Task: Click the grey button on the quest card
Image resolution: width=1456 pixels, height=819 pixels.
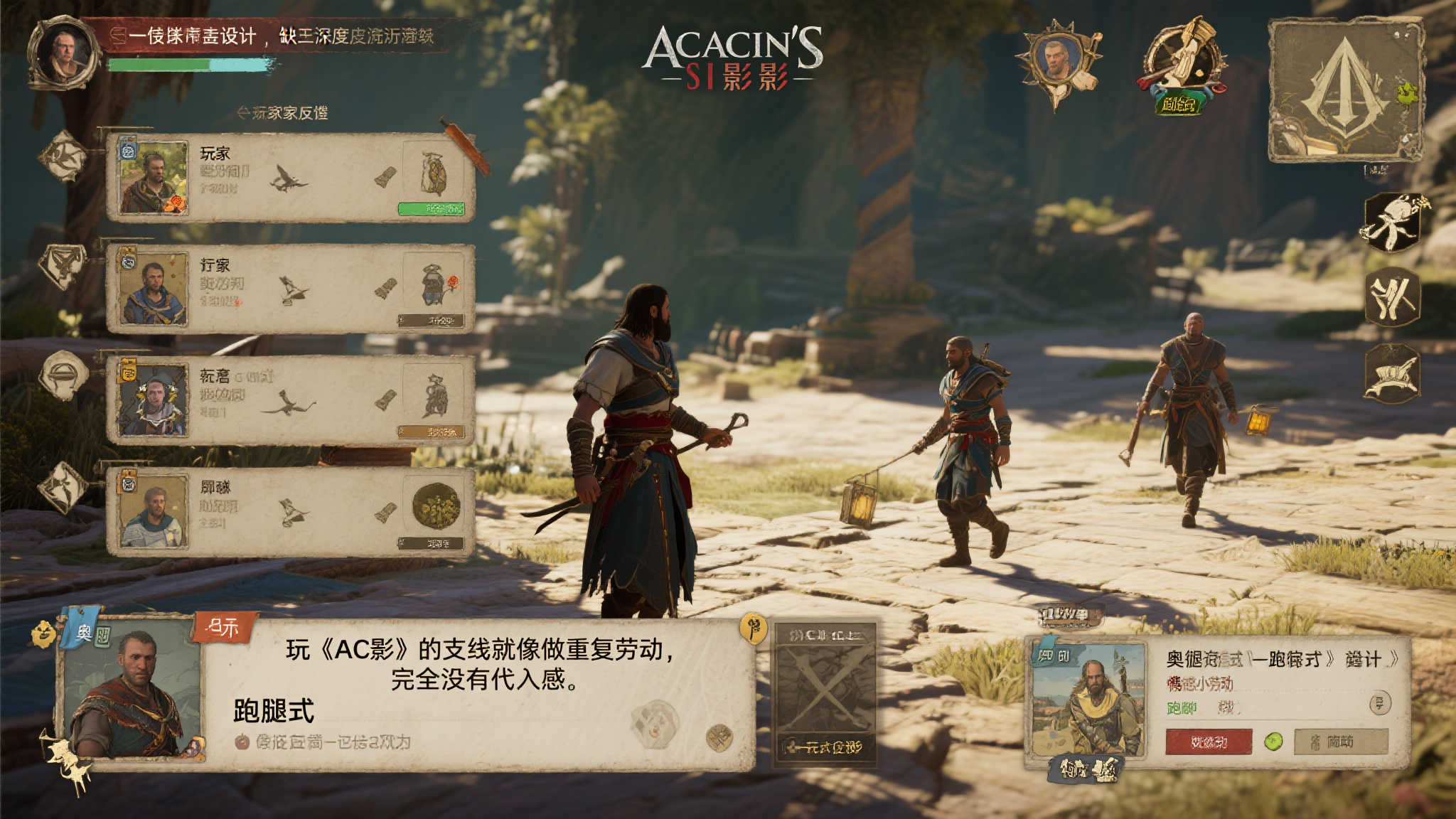Action: tap(1340, 742)
